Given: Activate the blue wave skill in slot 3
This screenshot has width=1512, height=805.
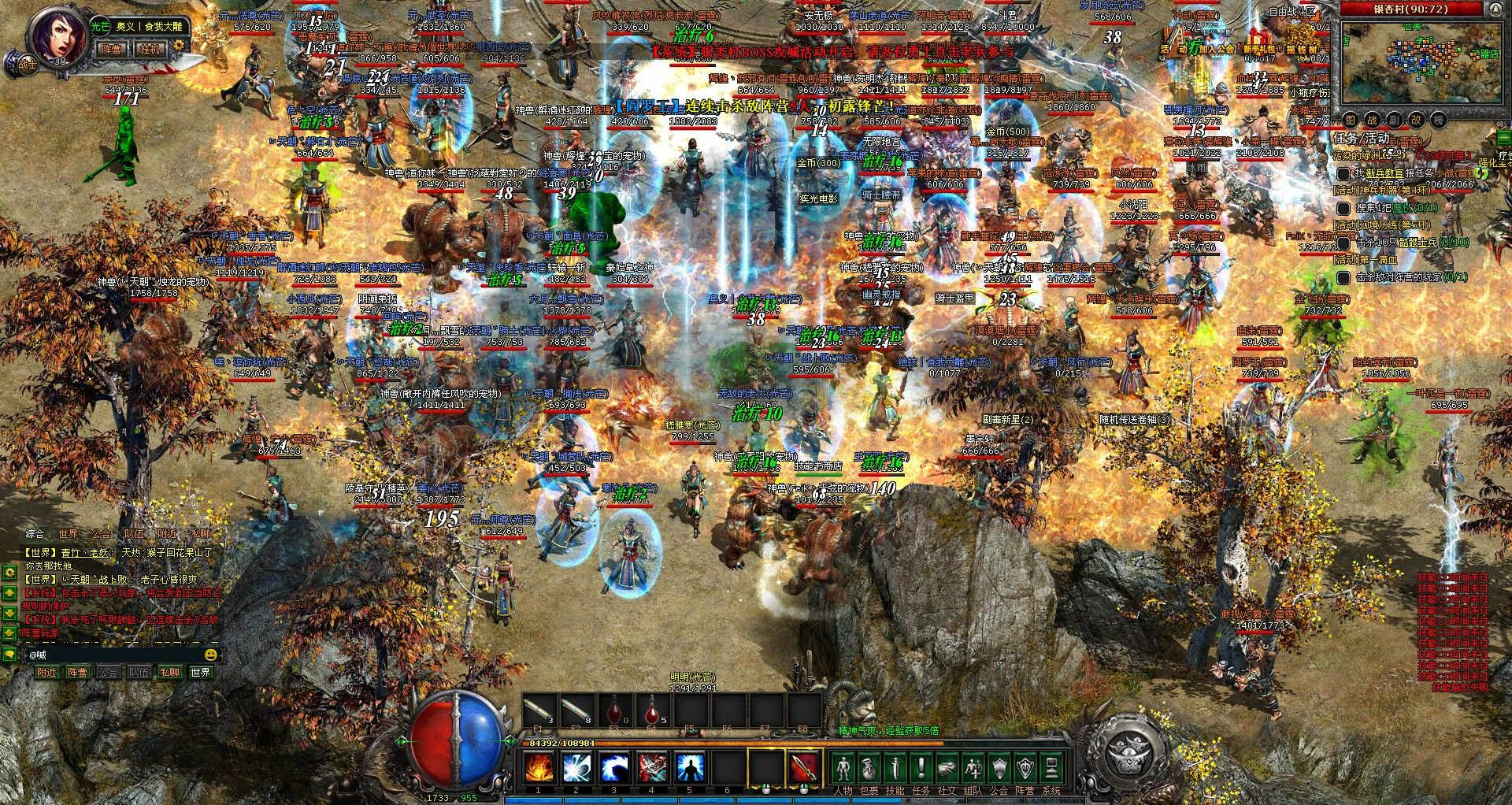Looking at the screenshot, I should [614, 766].
